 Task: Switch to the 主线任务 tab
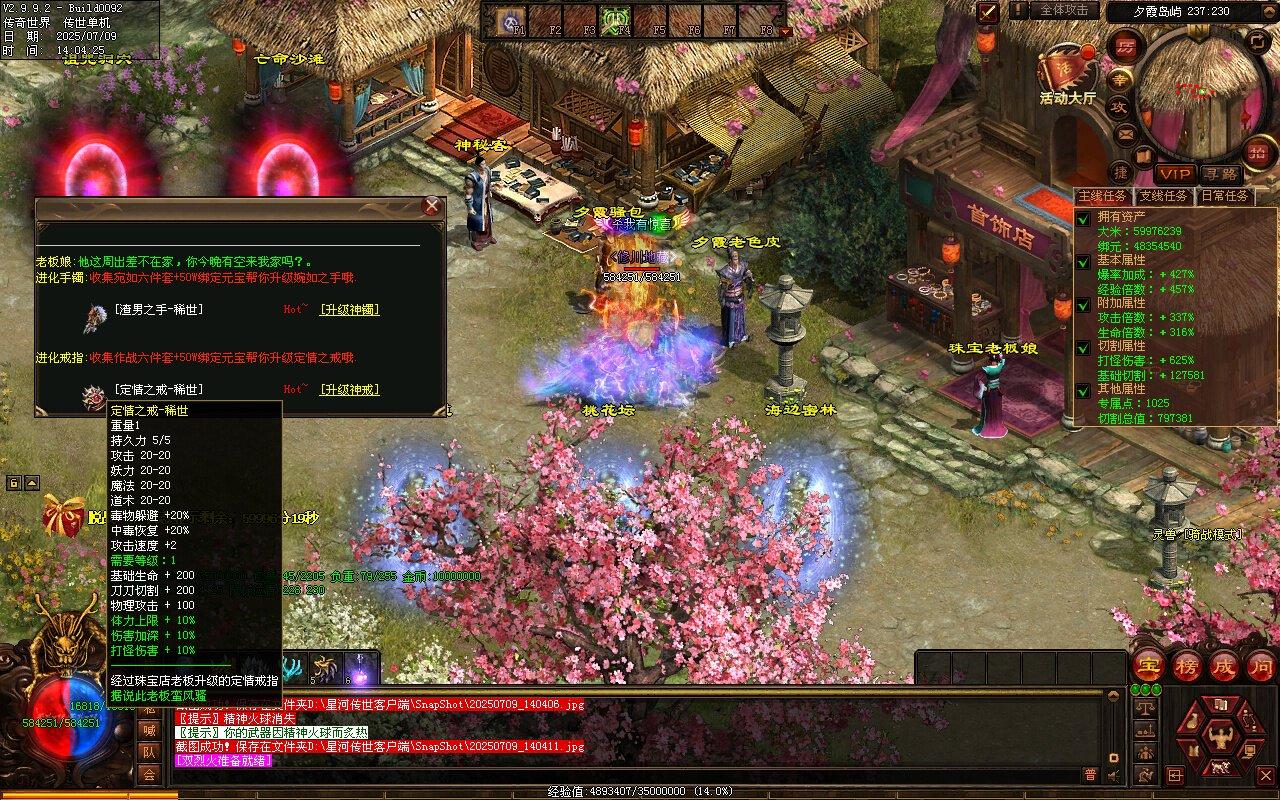click(x=1102, y=196)
